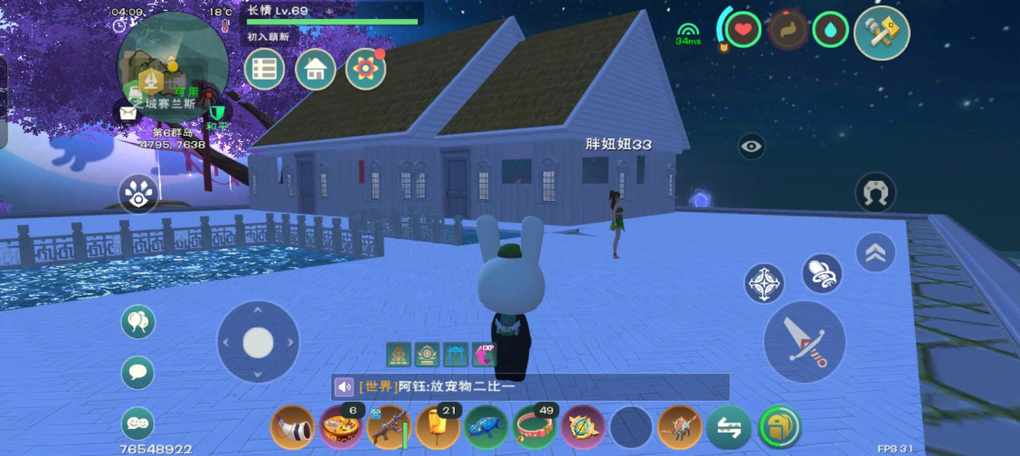
Task: Open the flower icon with red dot
Action: pos(366,69)
